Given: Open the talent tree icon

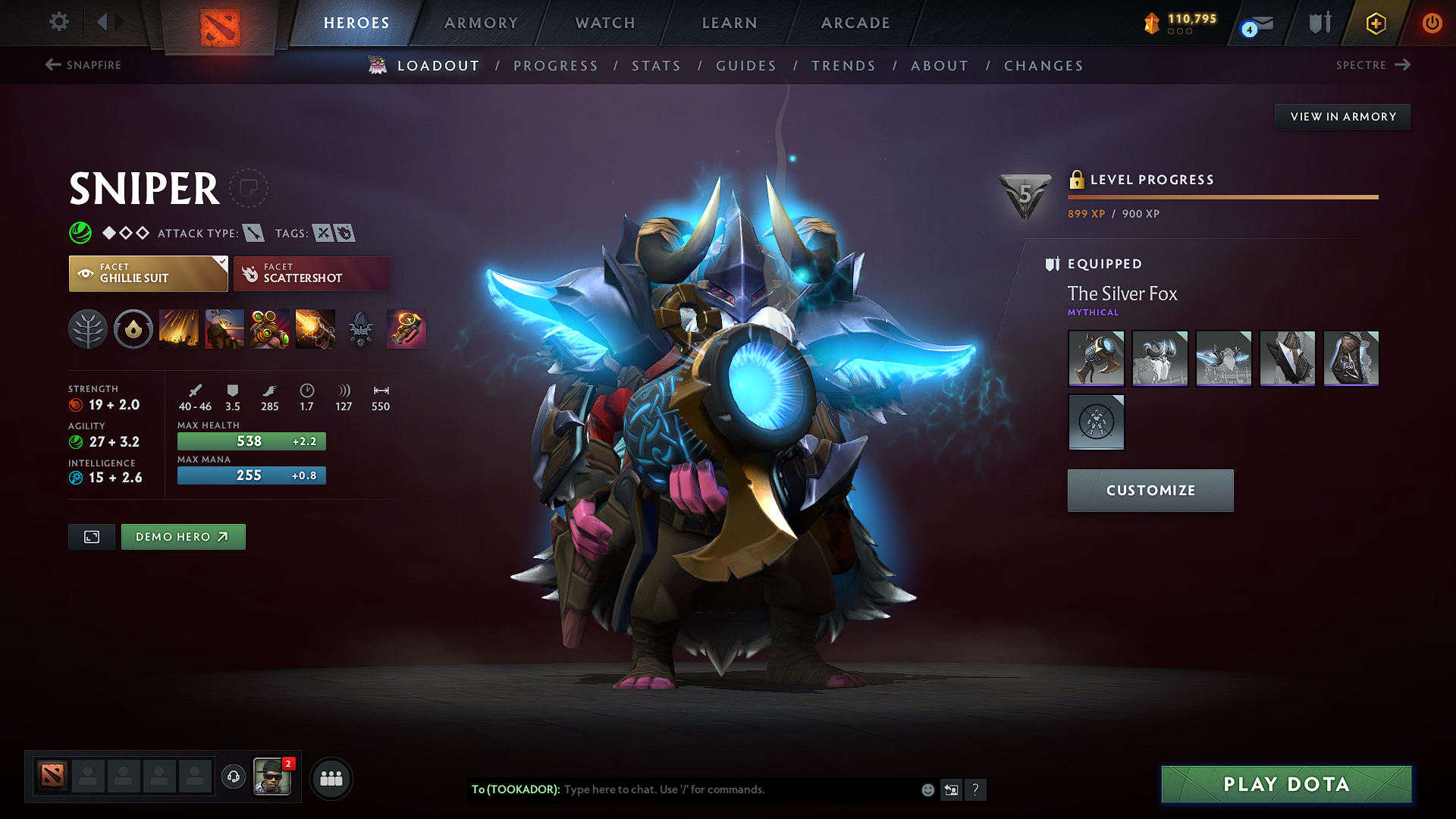Looking at the screenshot, I should click(x=88, y=328).
